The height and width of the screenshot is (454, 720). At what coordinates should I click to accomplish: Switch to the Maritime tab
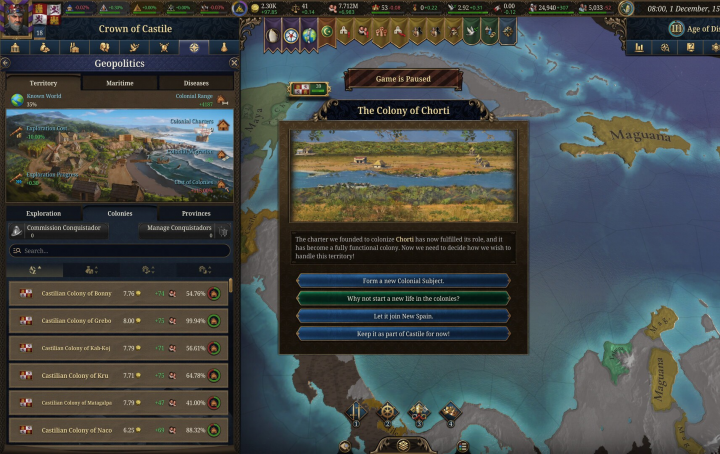tap(119, 83)
